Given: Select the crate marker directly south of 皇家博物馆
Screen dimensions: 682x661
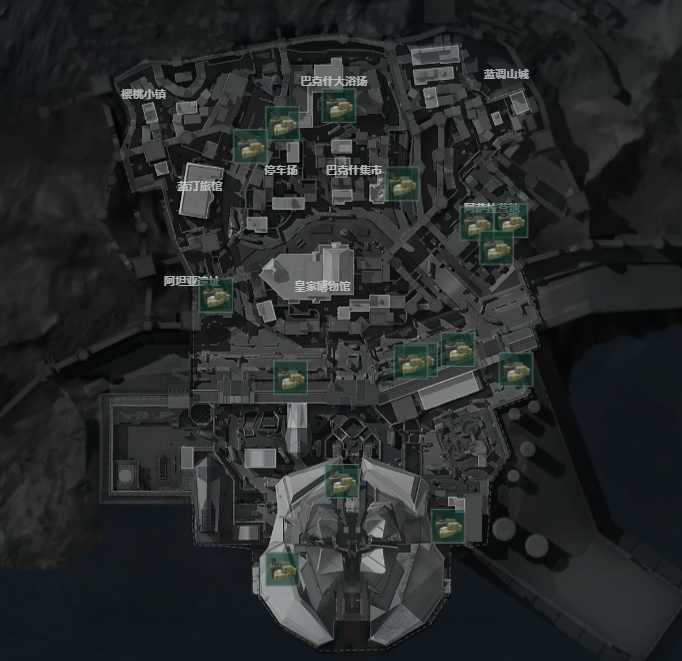Looking at the screenshot, I should pyautogui.click(x=291, y=377).
